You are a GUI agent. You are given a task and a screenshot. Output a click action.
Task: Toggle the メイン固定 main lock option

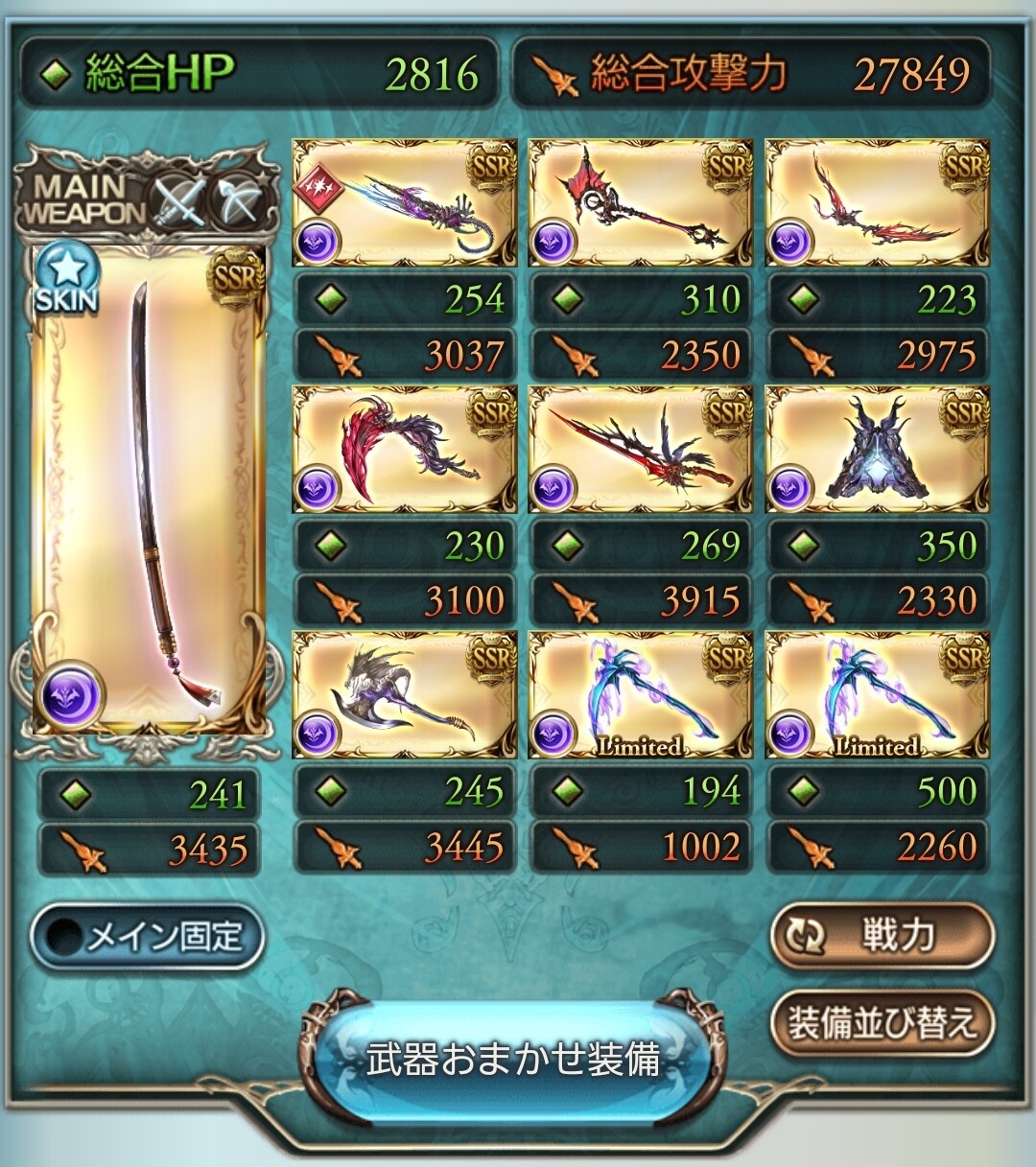[147, 936]
